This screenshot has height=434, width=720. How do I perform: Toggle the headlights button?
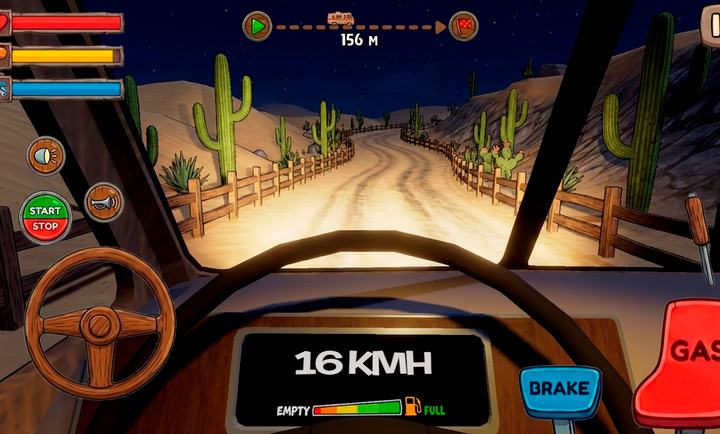click(x=45, y=155)
